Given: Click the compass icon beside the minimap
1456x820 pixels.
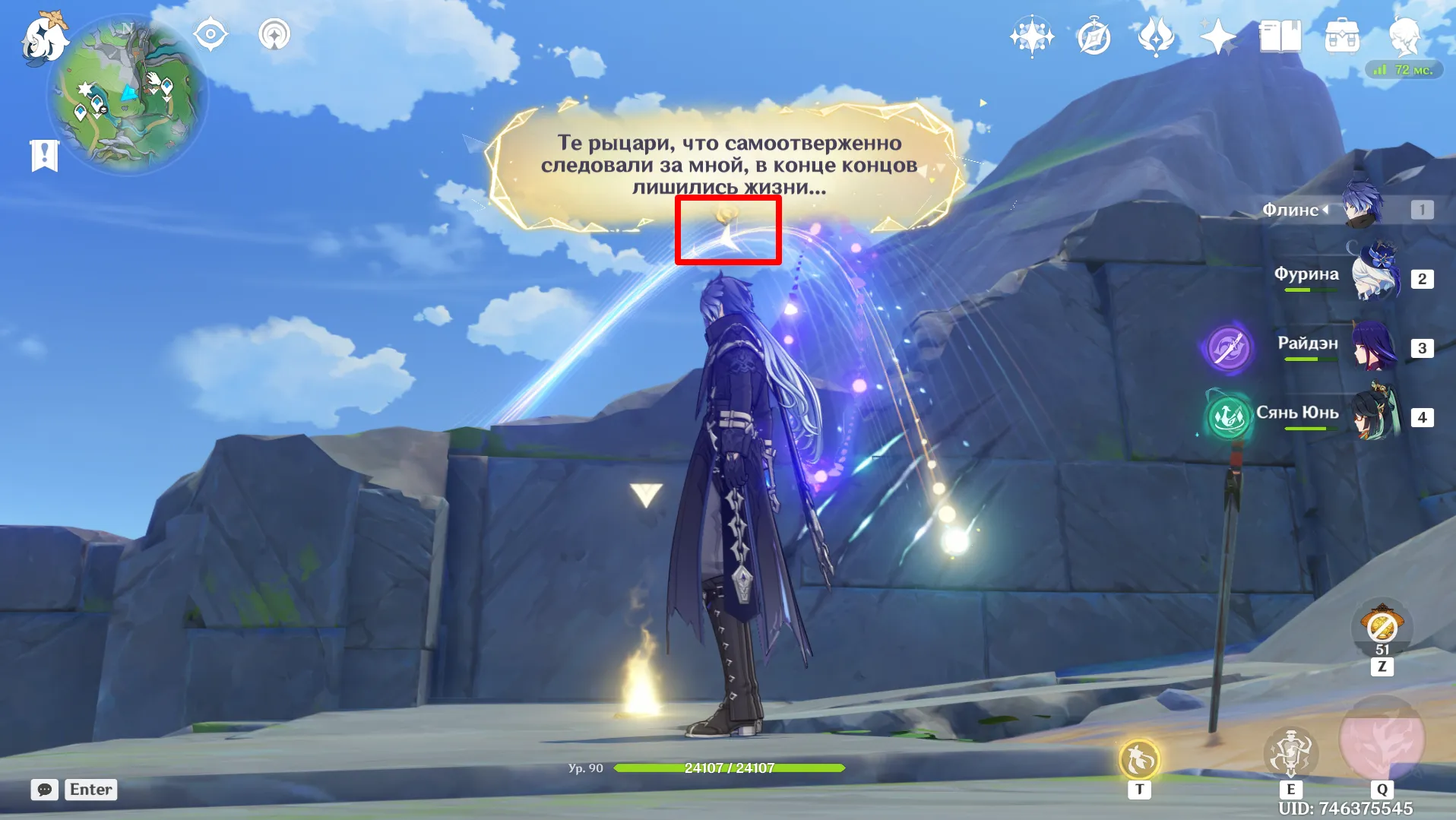Looking at the screenshot, I should (x=210, y=33).
